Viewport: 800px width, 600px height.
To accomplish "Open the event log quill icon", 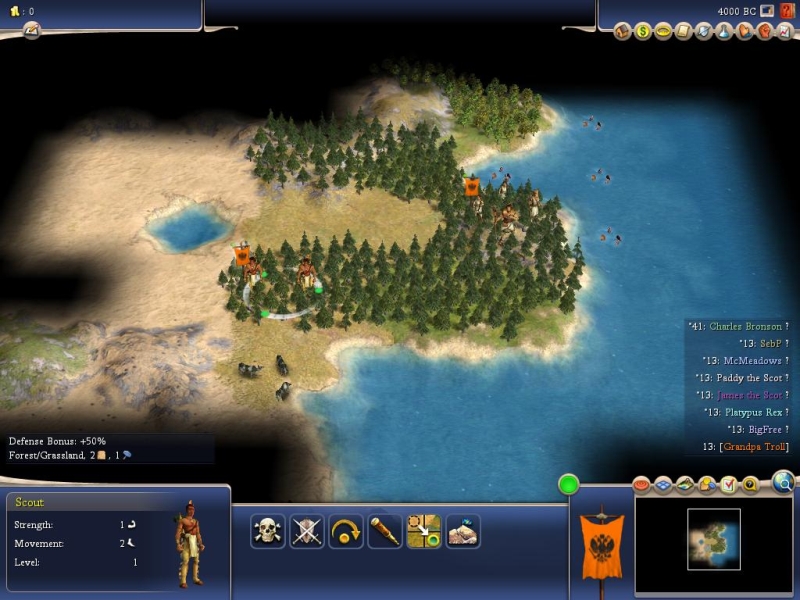I will (x=31, y=31).
